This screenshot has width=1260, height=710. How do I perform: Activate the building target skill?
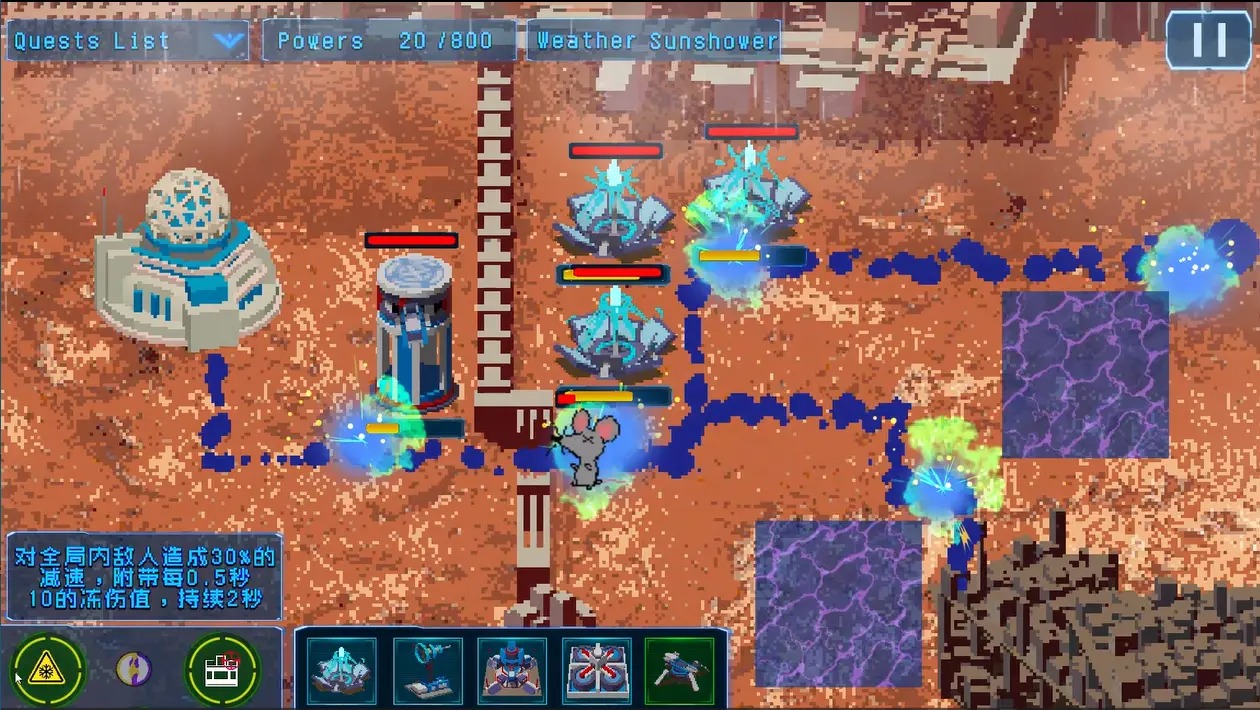pos(223,668)
